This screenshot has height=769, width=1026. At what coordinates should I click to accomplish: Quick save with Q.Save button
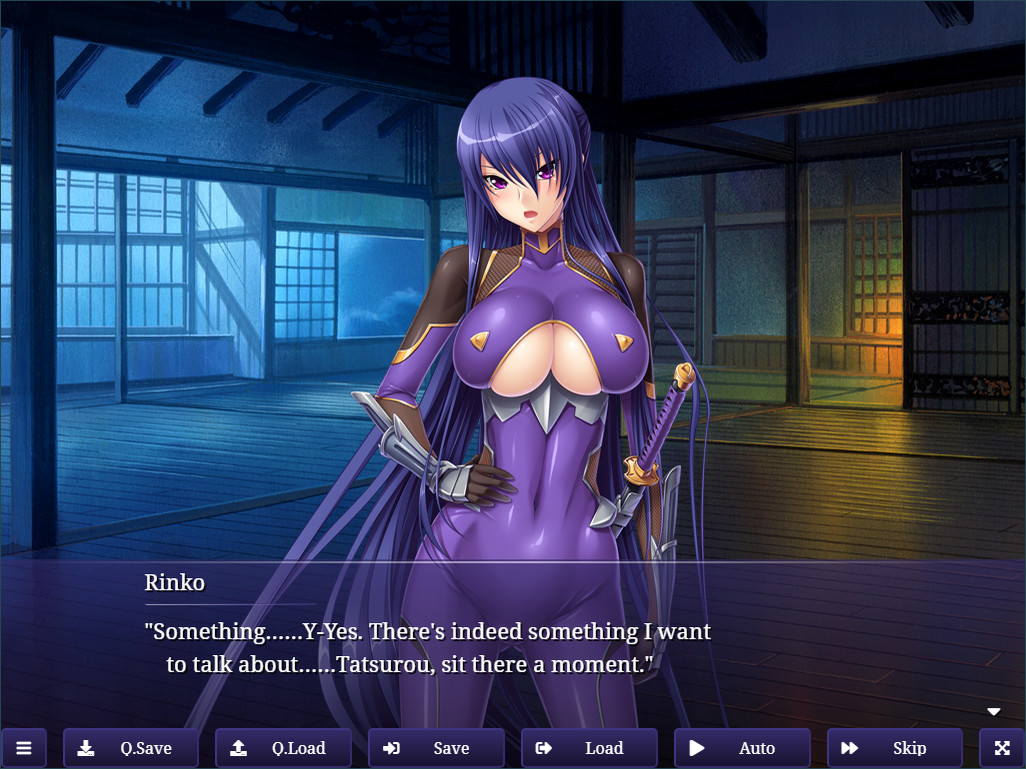131,748
